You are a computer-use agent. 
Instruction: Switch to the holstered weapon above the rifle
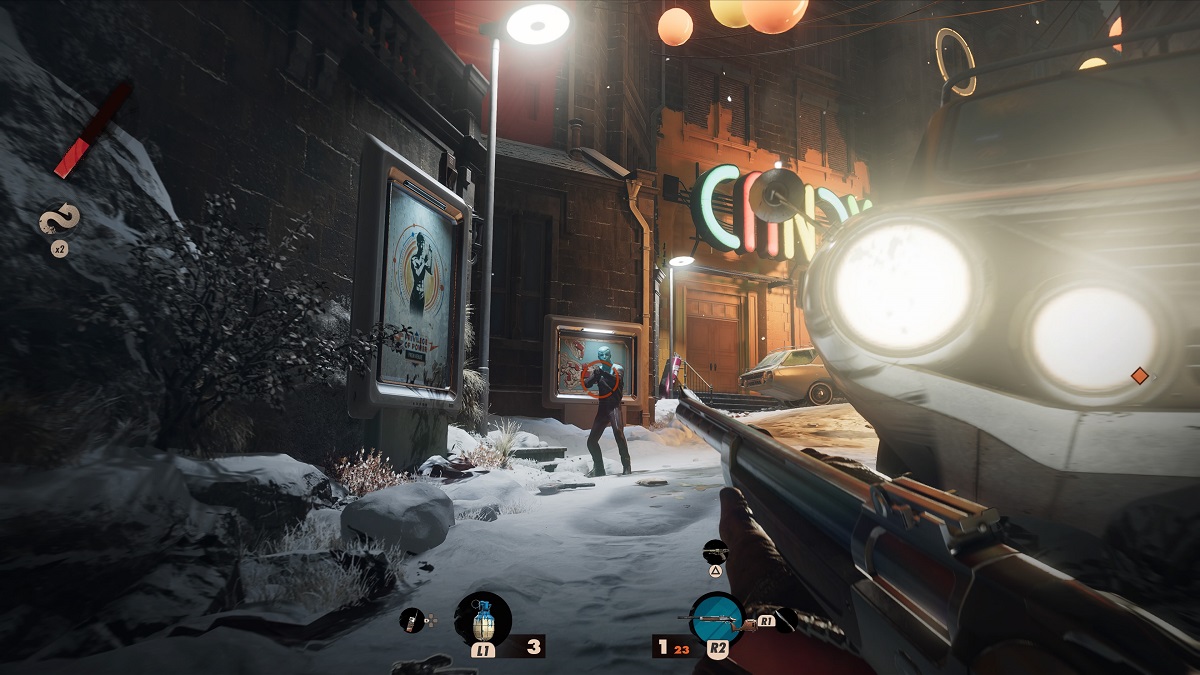716,550
